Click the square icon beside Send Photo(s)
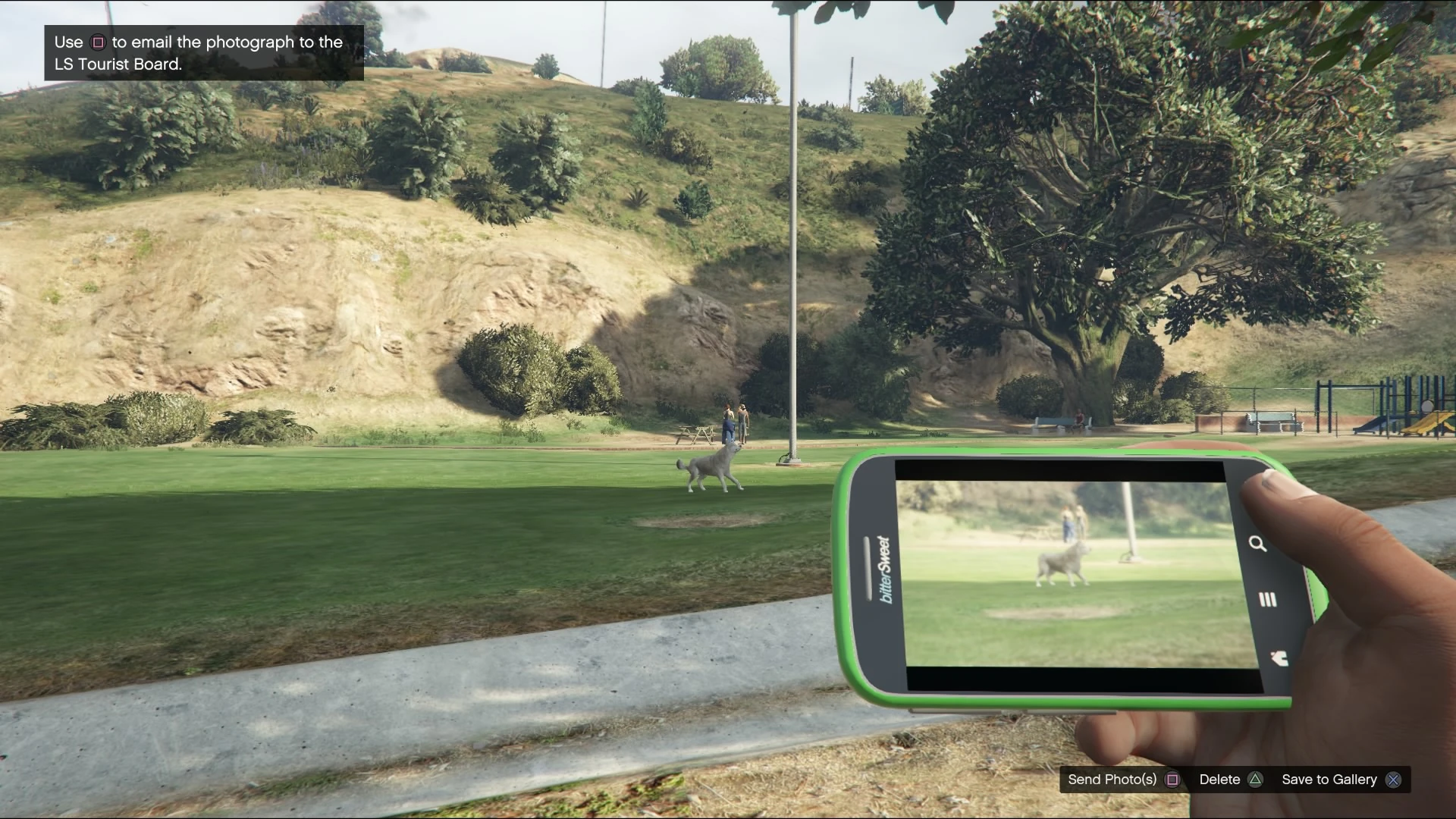The width and height of the screenshot is (1456, 819). tap(1172, 780)
